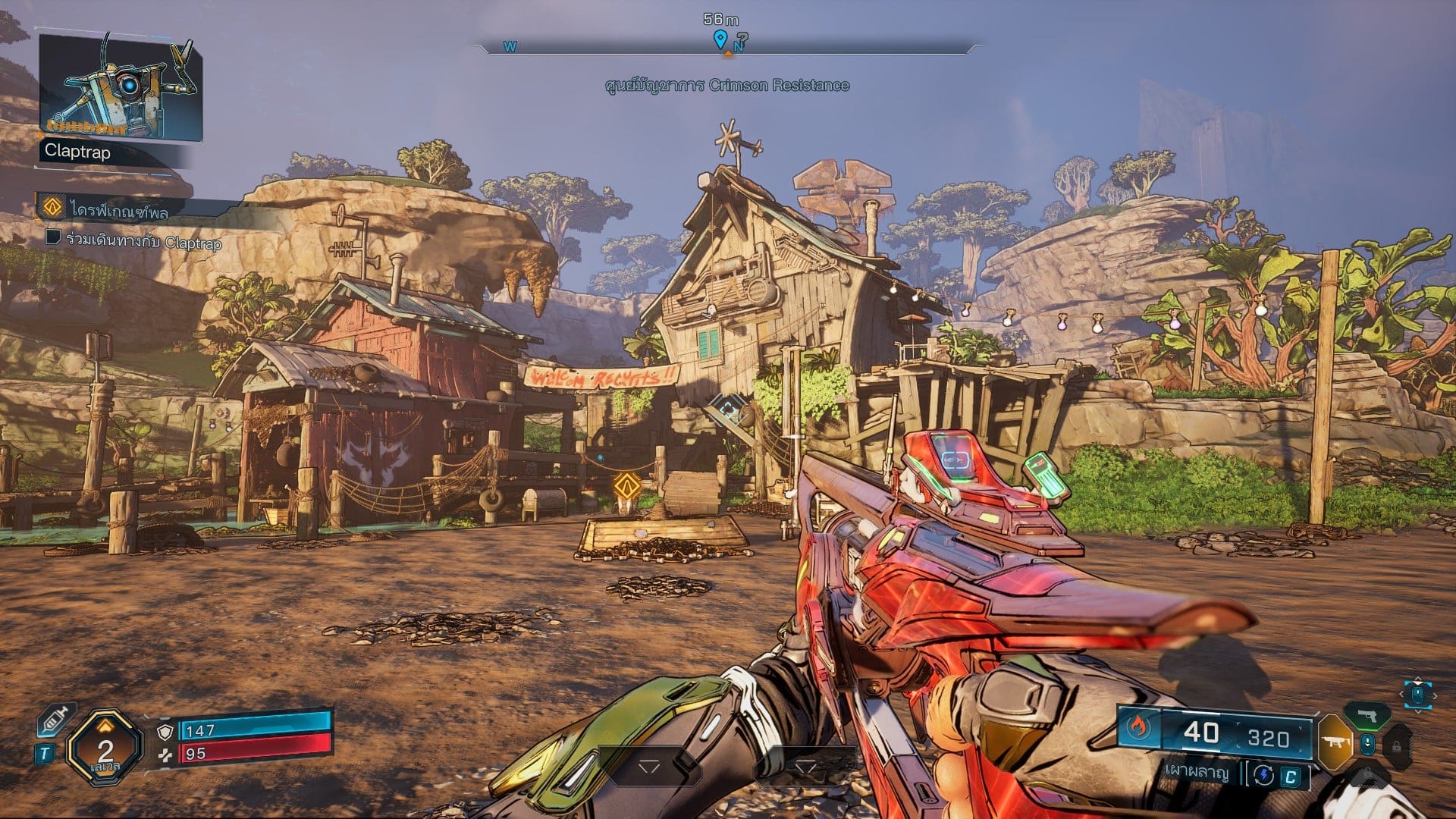Open the level 2 badge
Image resolution: width=1456 pixels, height=819 pixels.
105,747
